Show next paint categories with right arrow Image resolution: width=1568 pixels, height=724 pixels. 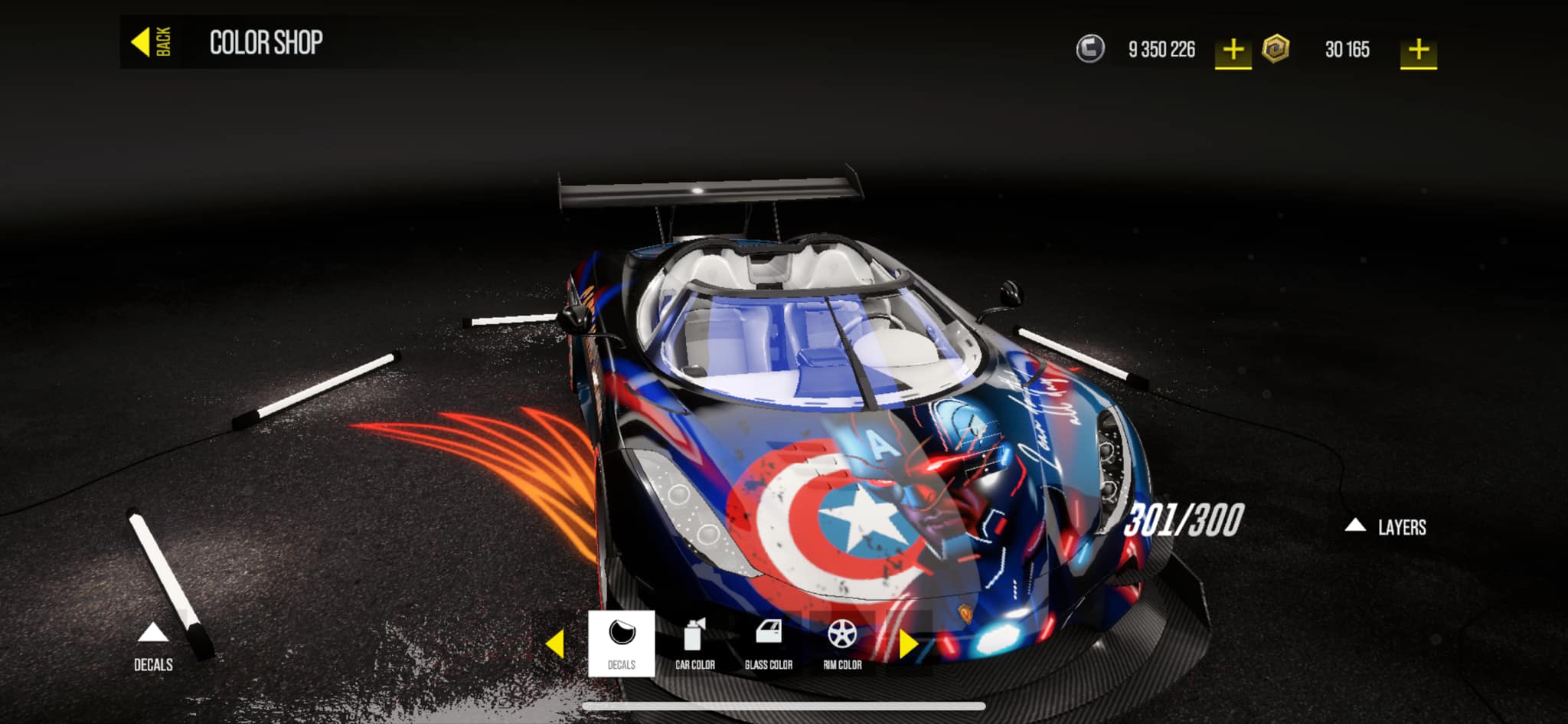pos(908,644)
